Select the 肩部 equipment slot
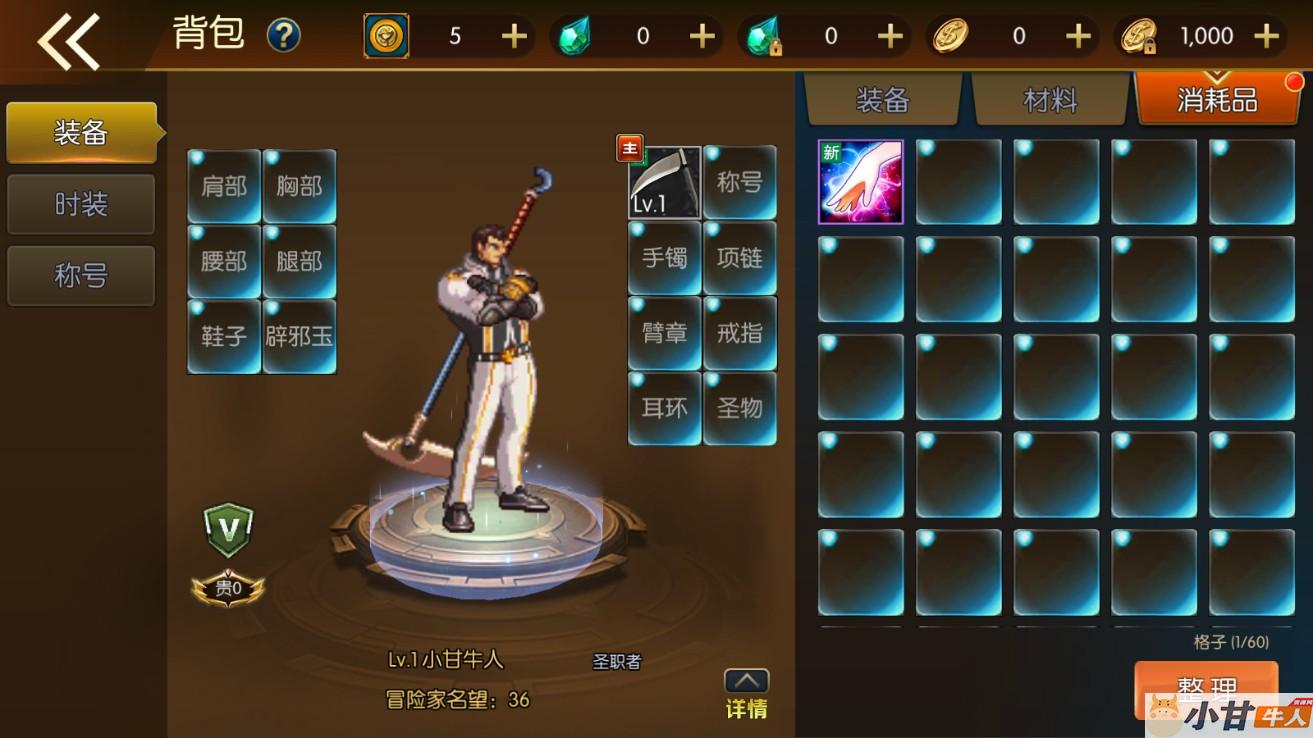This screenshot has height=738, width=1313. pos(224,187)
